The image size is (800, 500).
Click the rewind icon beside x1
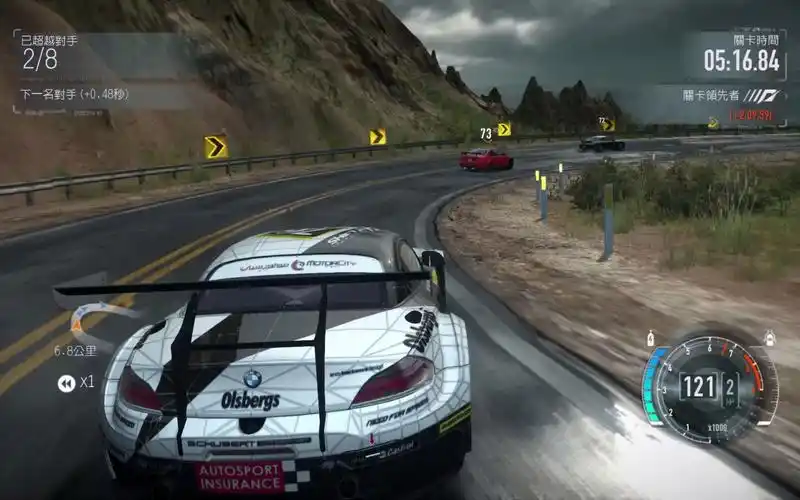pos(66,382)
